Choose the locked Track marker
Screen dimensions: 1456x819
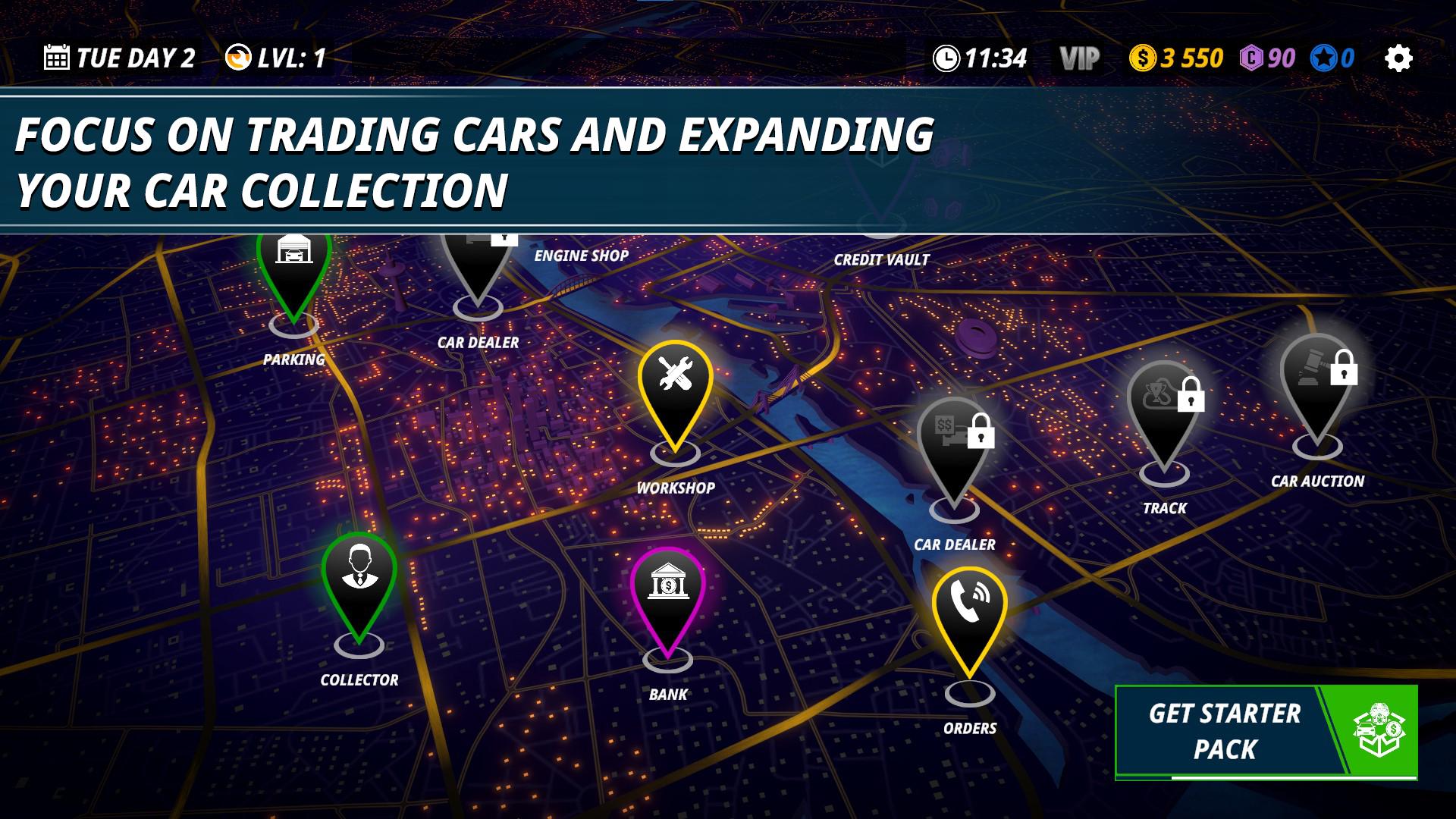[1164, 413]
